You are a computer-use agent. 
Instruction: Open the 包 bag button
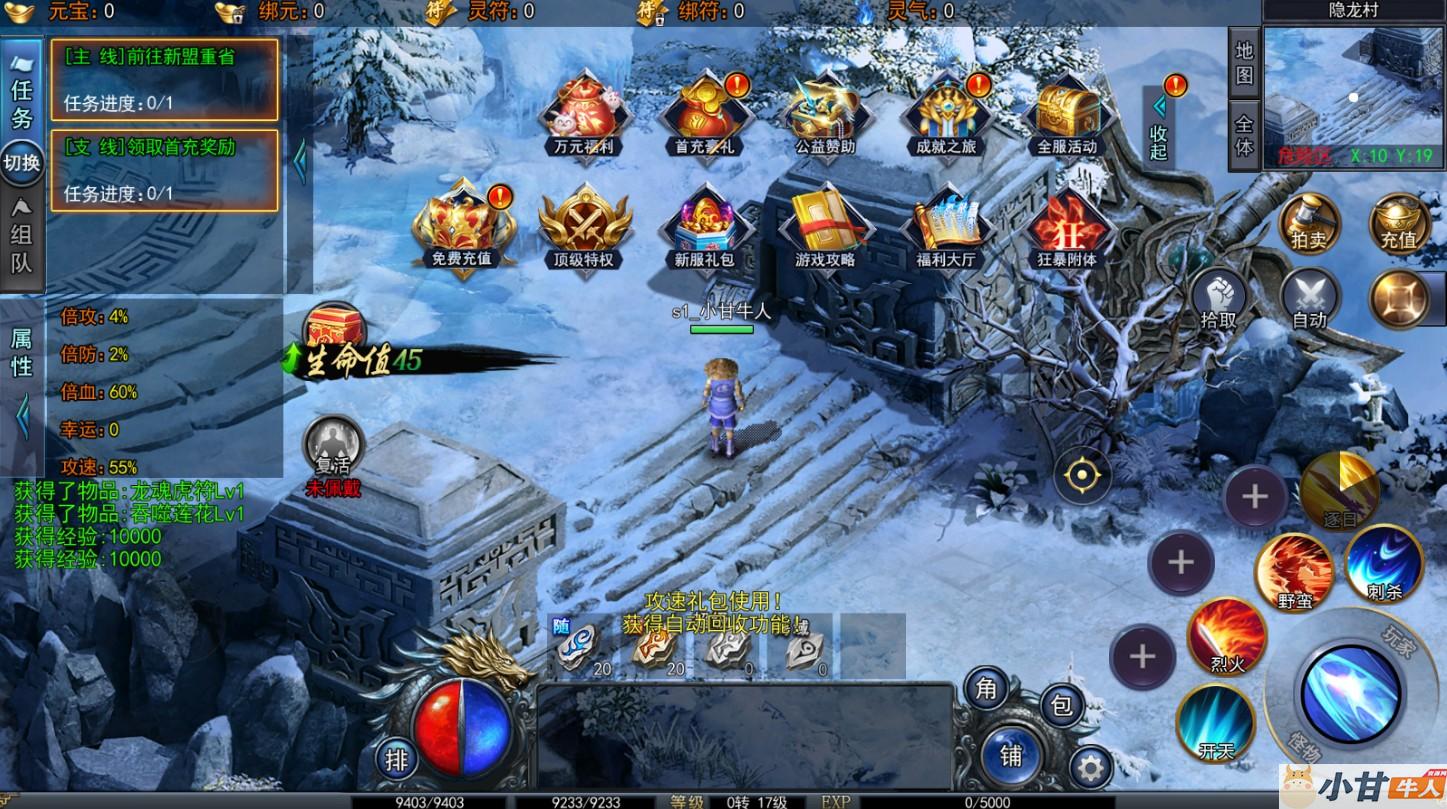click(x=1061, y=705)
